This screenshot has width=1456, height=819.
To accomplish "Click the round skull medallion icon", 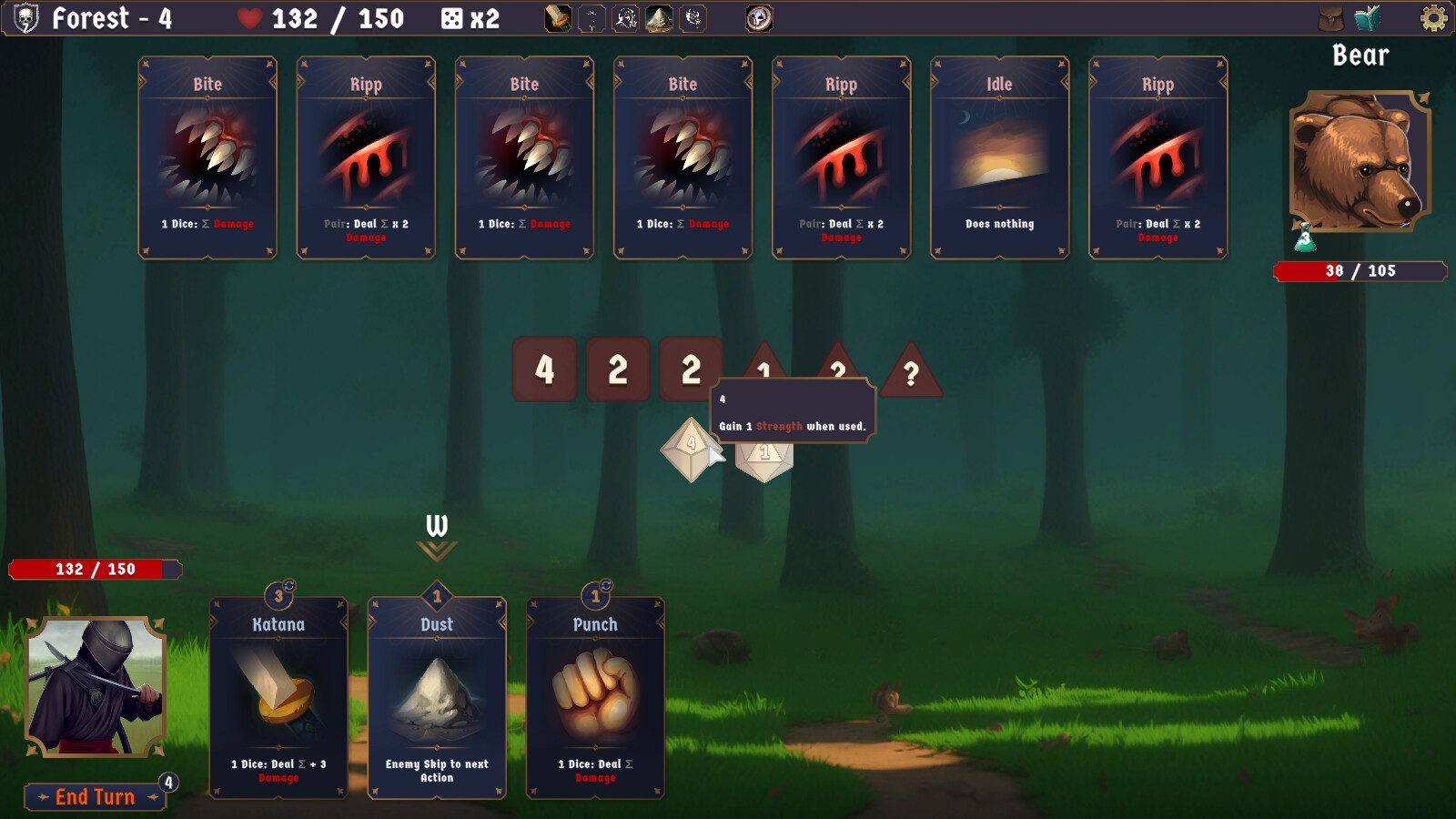I will pyautogui.click(x=757, y=16).
